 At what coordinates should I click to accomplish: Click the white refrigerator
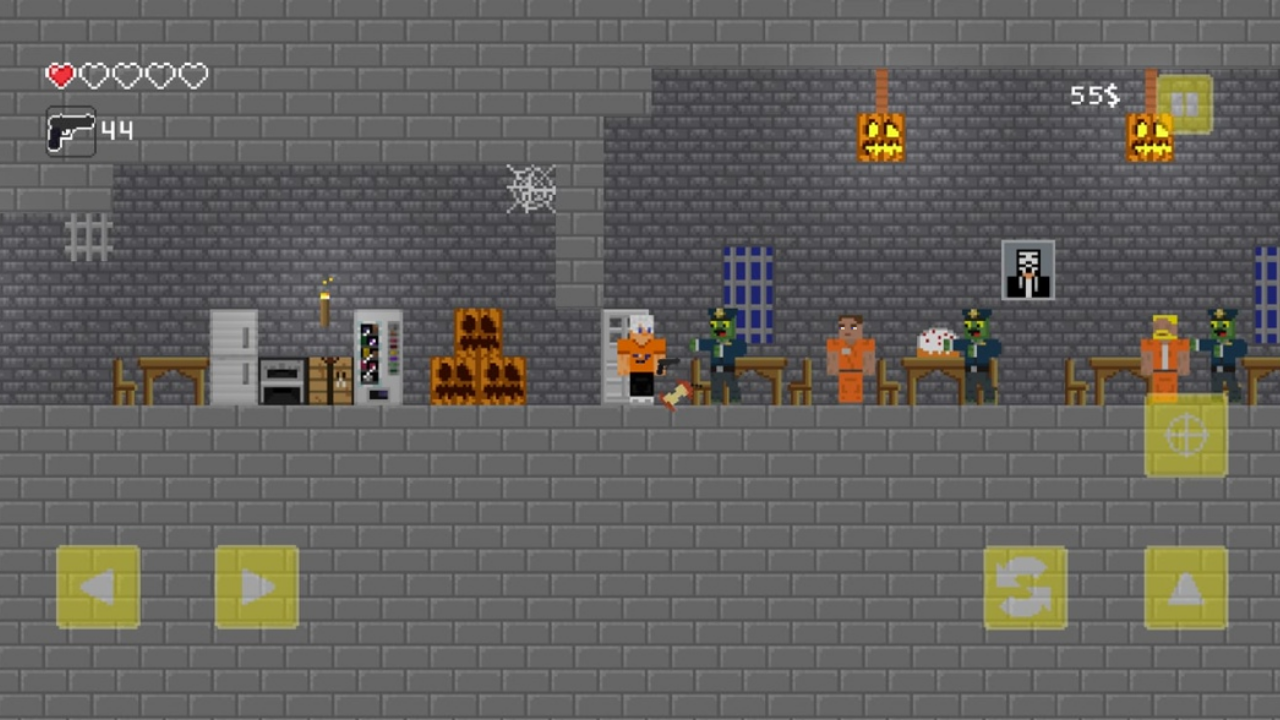[233, 355]
